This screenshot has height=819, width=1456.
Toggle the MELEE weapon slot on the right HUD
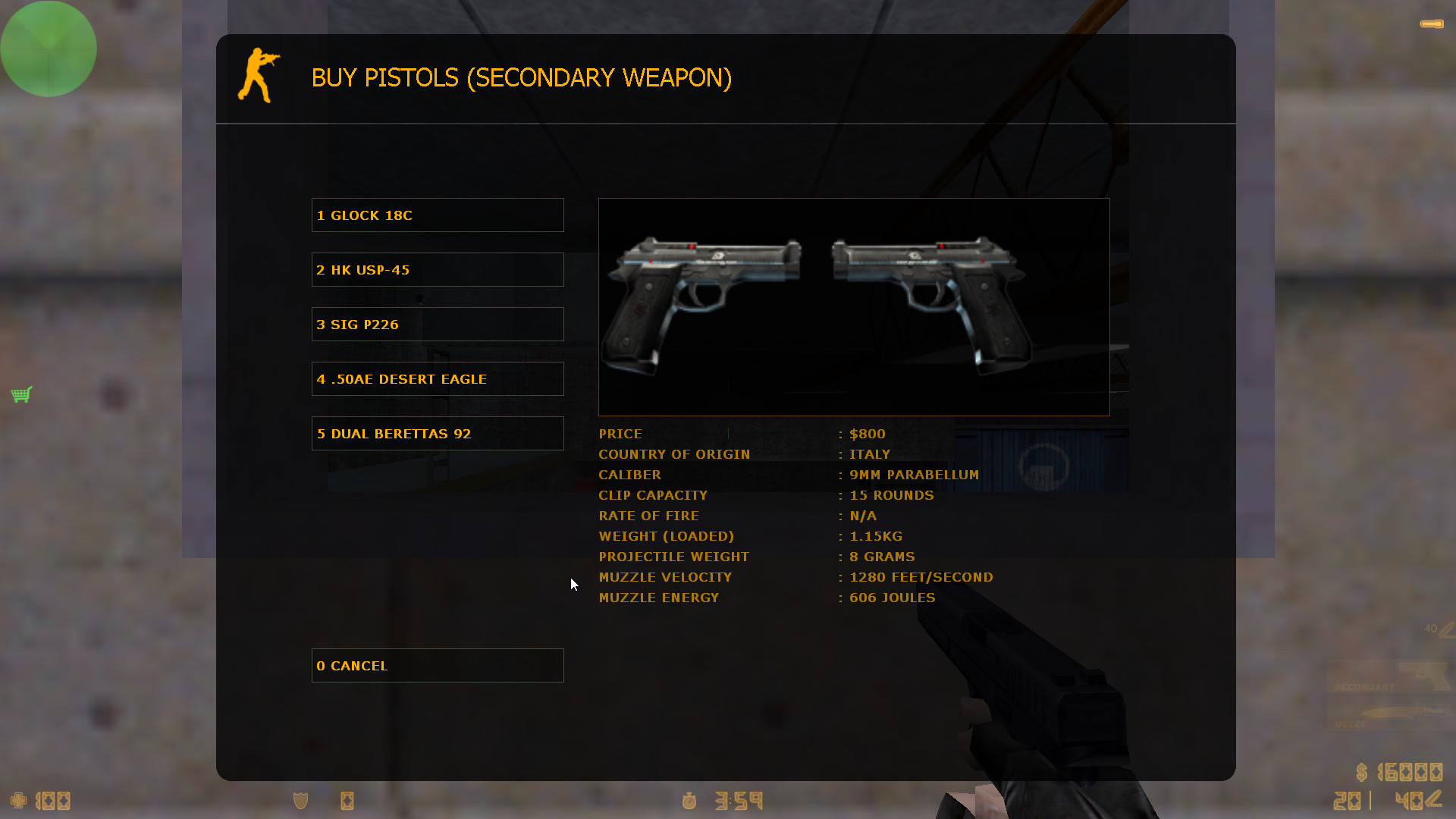[x=1388, y=714]
